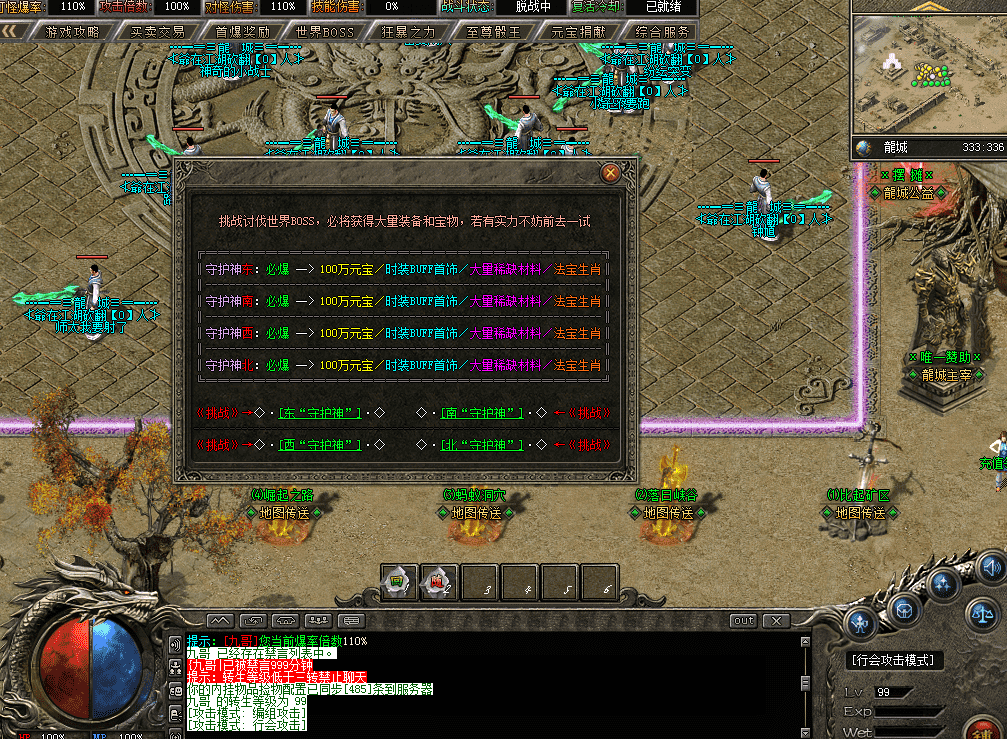The image size is (1007, 739).
Task: Collapse the top menu bar arrow
Action: pyautogui.click(x=13, y=31)
